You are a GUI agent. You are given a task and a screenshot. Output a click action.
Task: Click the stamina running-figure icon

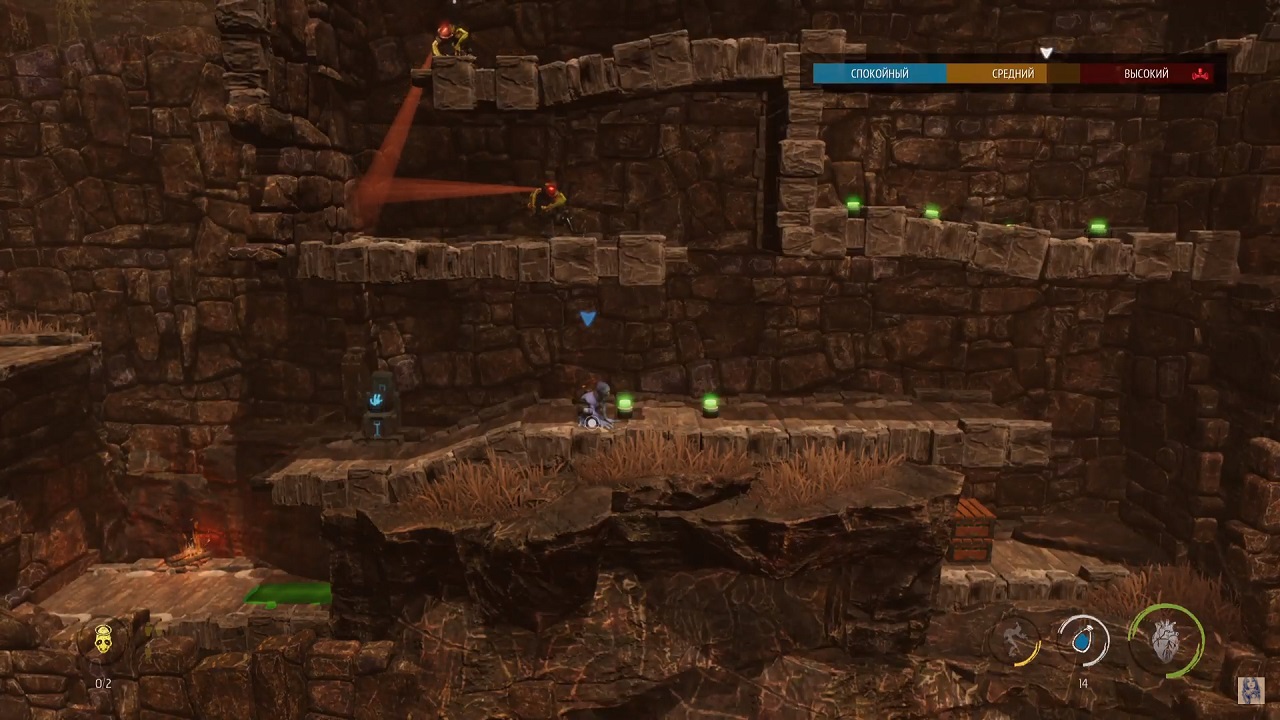click(x=1015, y=638)
